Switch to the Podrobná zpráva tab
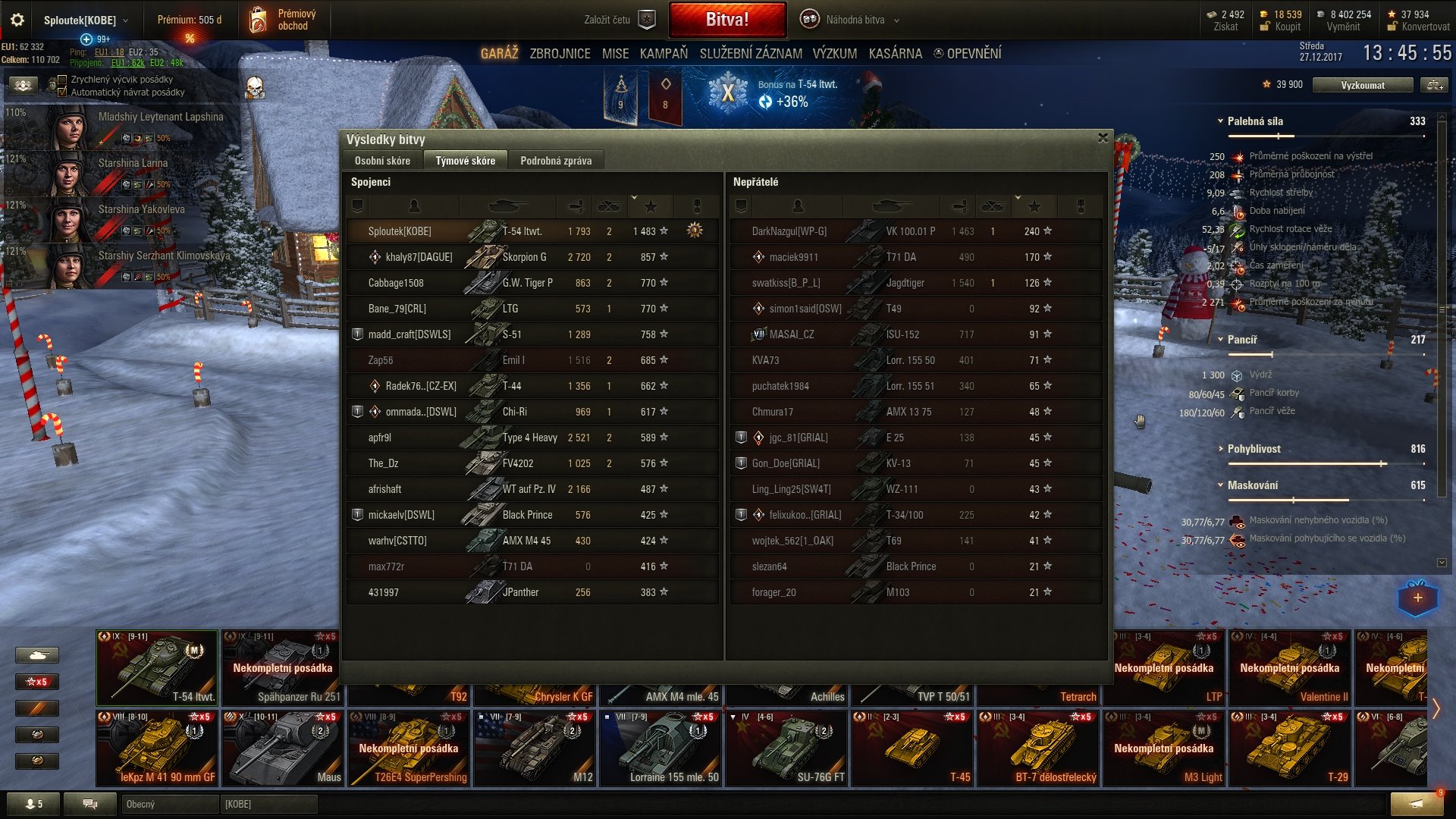Image resolution: width=1456 pixels, height=819 pixels. pos(556,160)
